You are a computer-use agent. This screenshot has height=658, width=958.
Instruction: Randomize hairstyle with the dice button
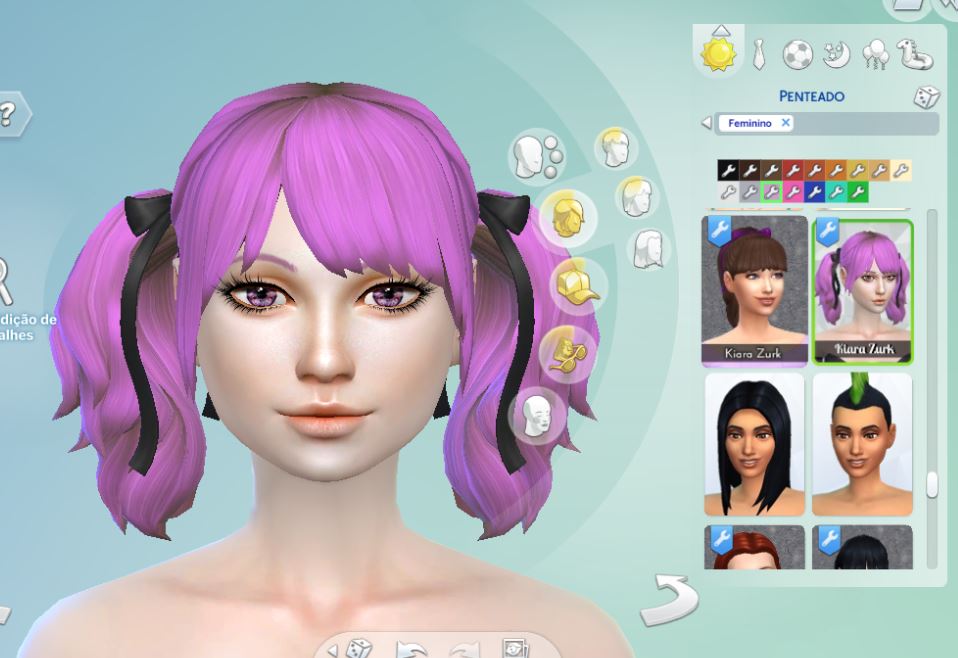[926, 97]
